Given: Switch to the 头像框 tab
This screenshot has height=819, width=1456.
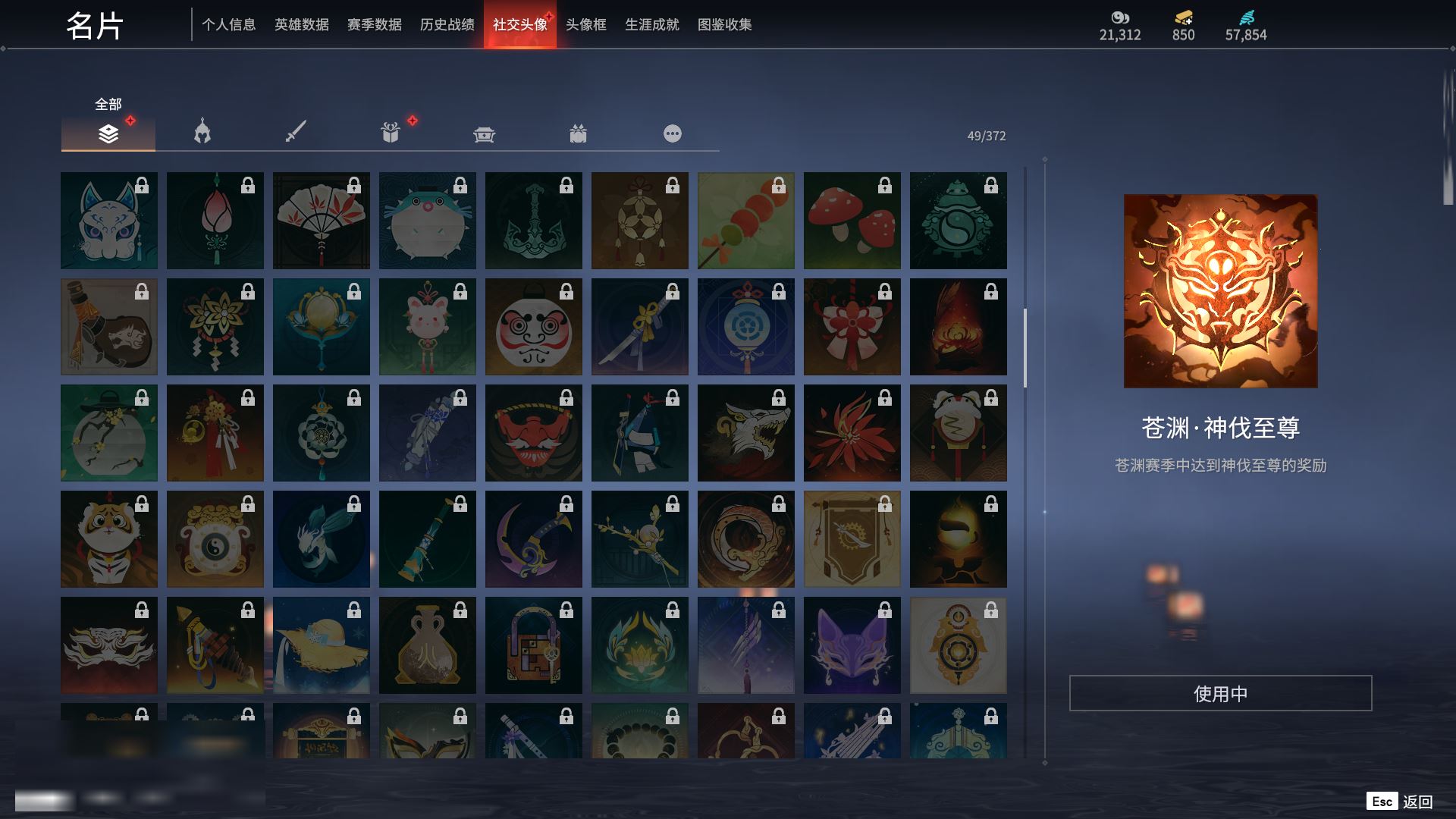Looking at the screenshot, I should point(585,25).
